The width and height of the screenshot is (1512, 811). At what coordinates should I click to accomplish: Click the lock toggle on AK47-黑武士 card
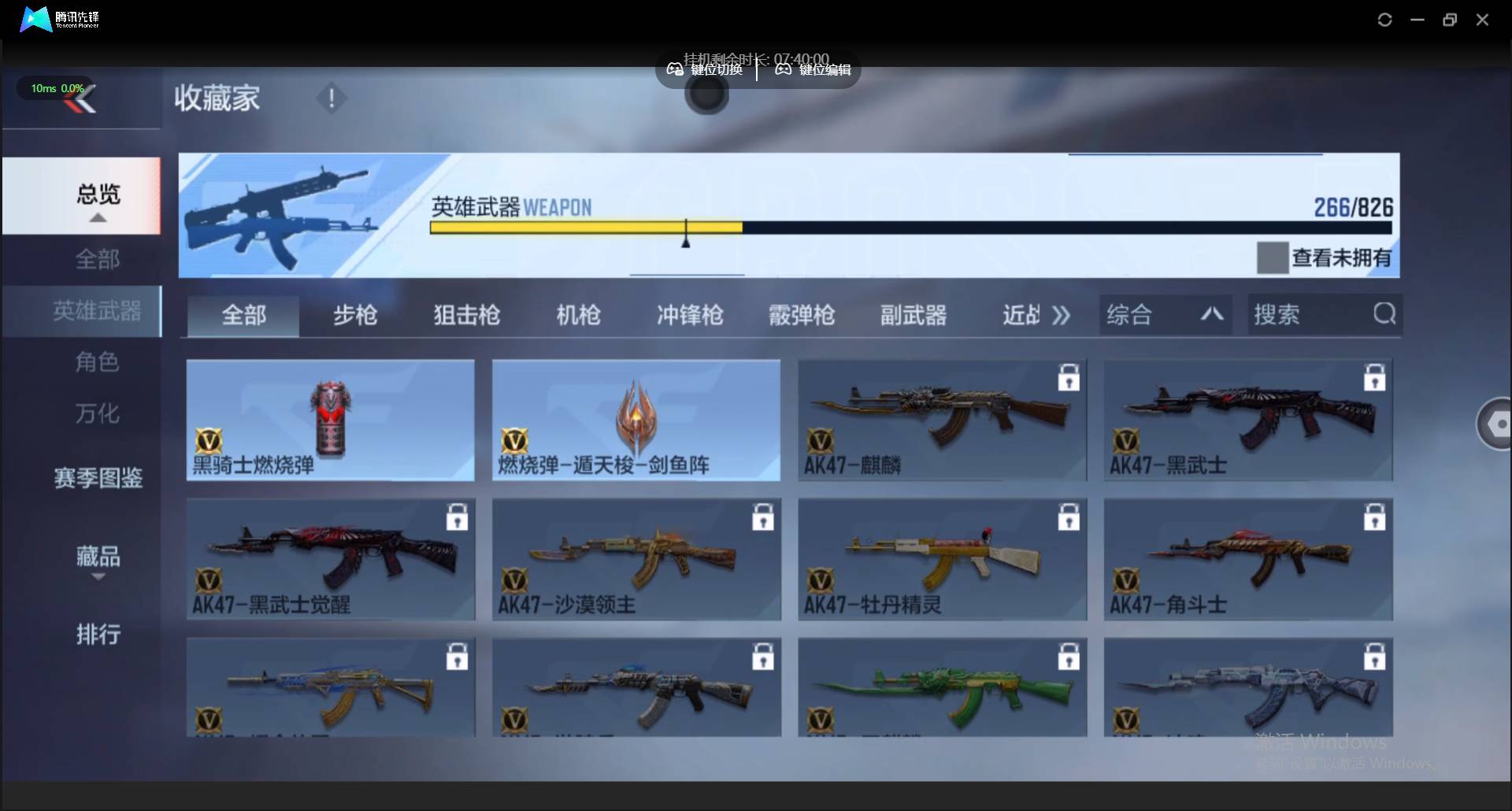(x=1373, y=378)
